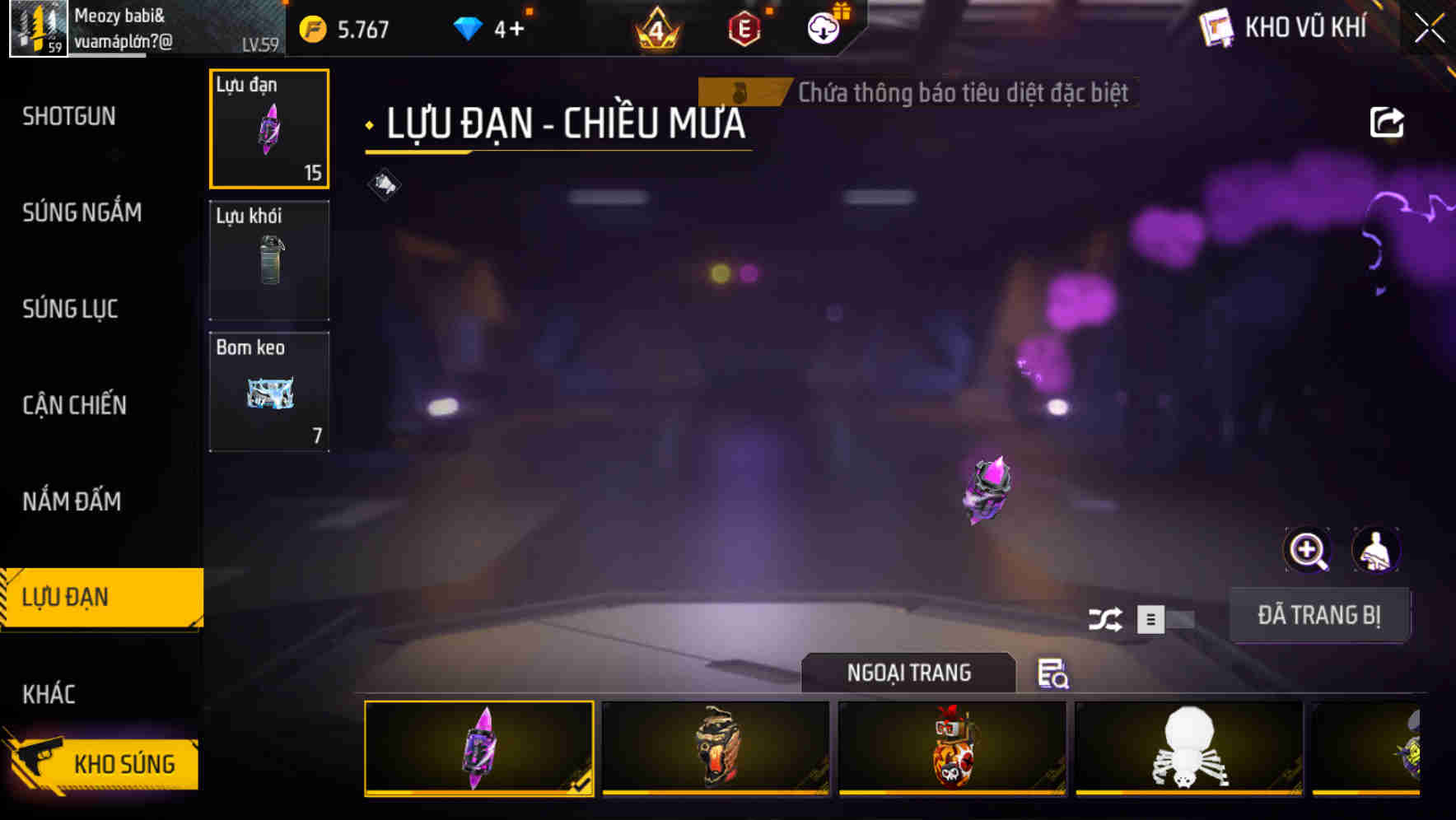Open the Bom keo item showing 7
The height and width of the screenshot is (820, 1456).
269,390
